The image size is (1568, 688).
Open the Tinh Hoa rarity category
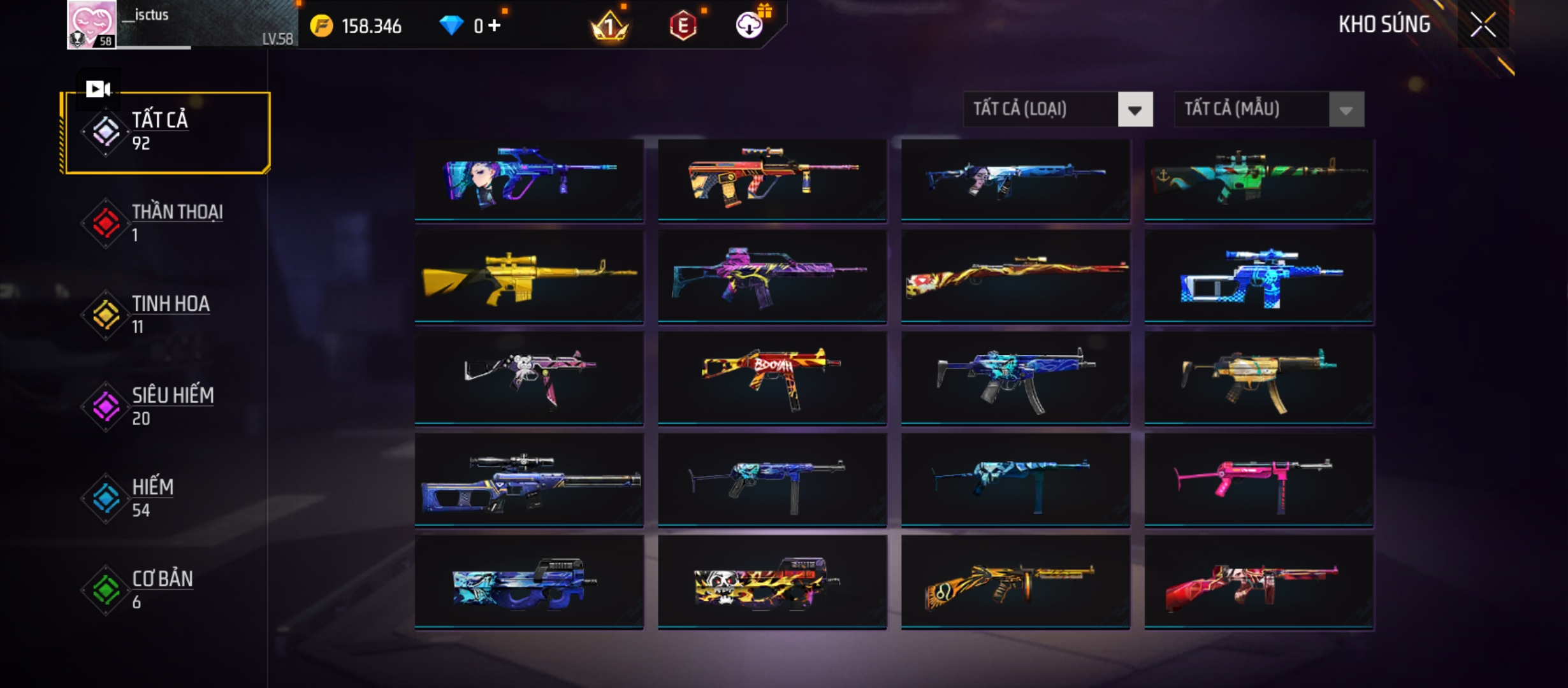[167, 315]
